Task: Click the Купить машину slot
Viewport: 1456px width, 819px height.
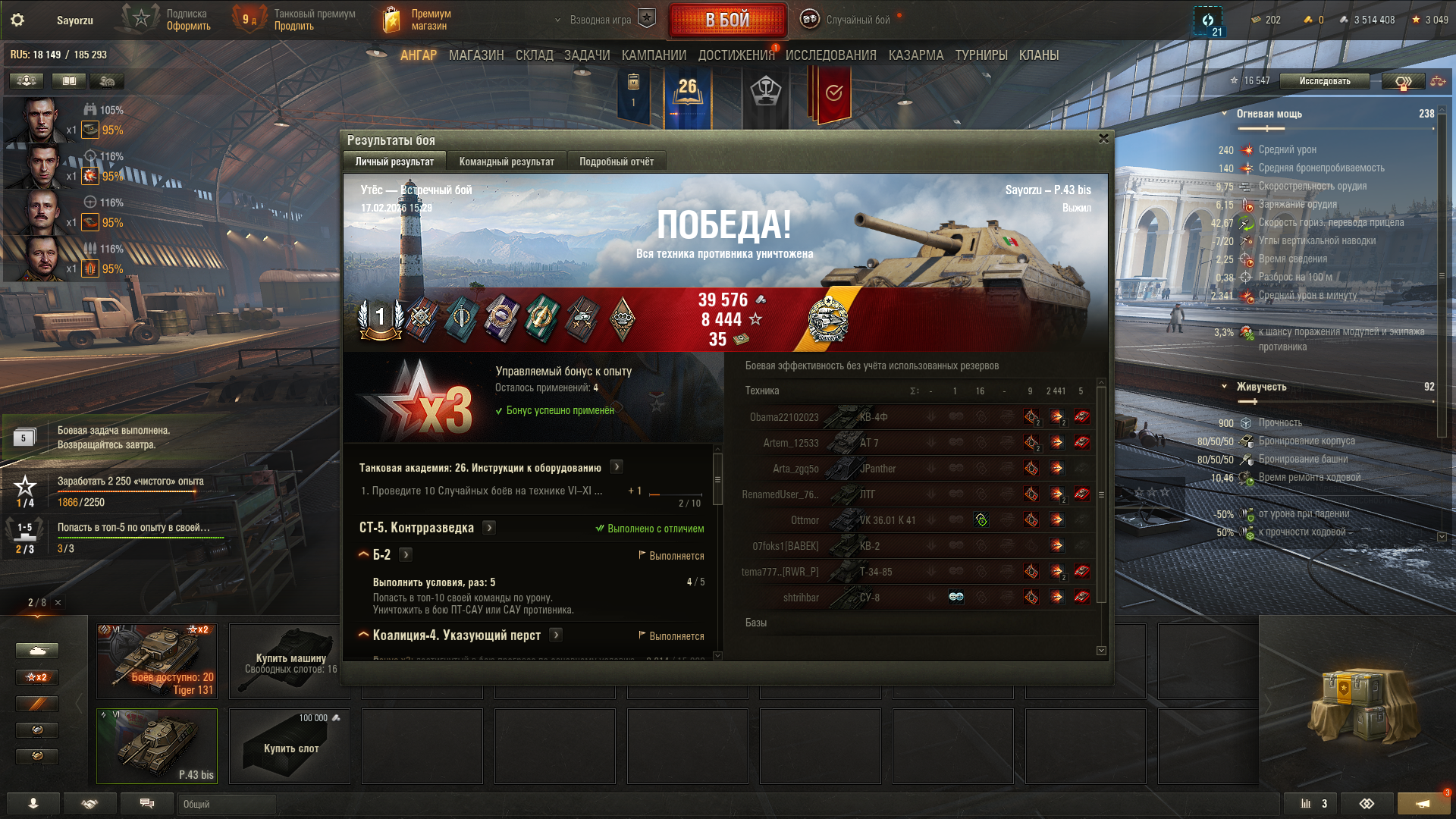Action: (290, 661)
